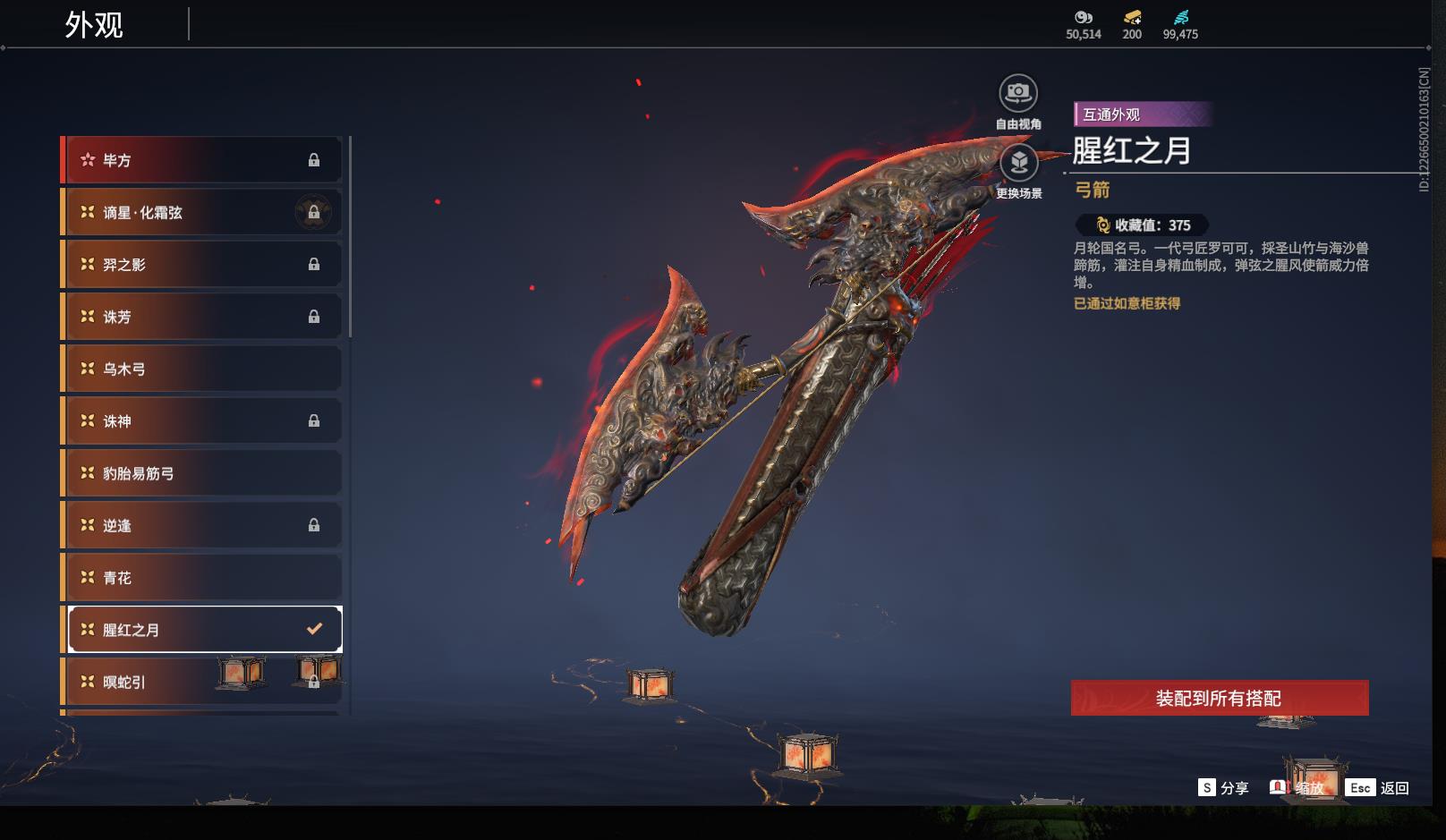The height and width of the screenshot is (840, 1446).
Task: Share the appearance via 分享
Action: click(x=1223, y=788)
